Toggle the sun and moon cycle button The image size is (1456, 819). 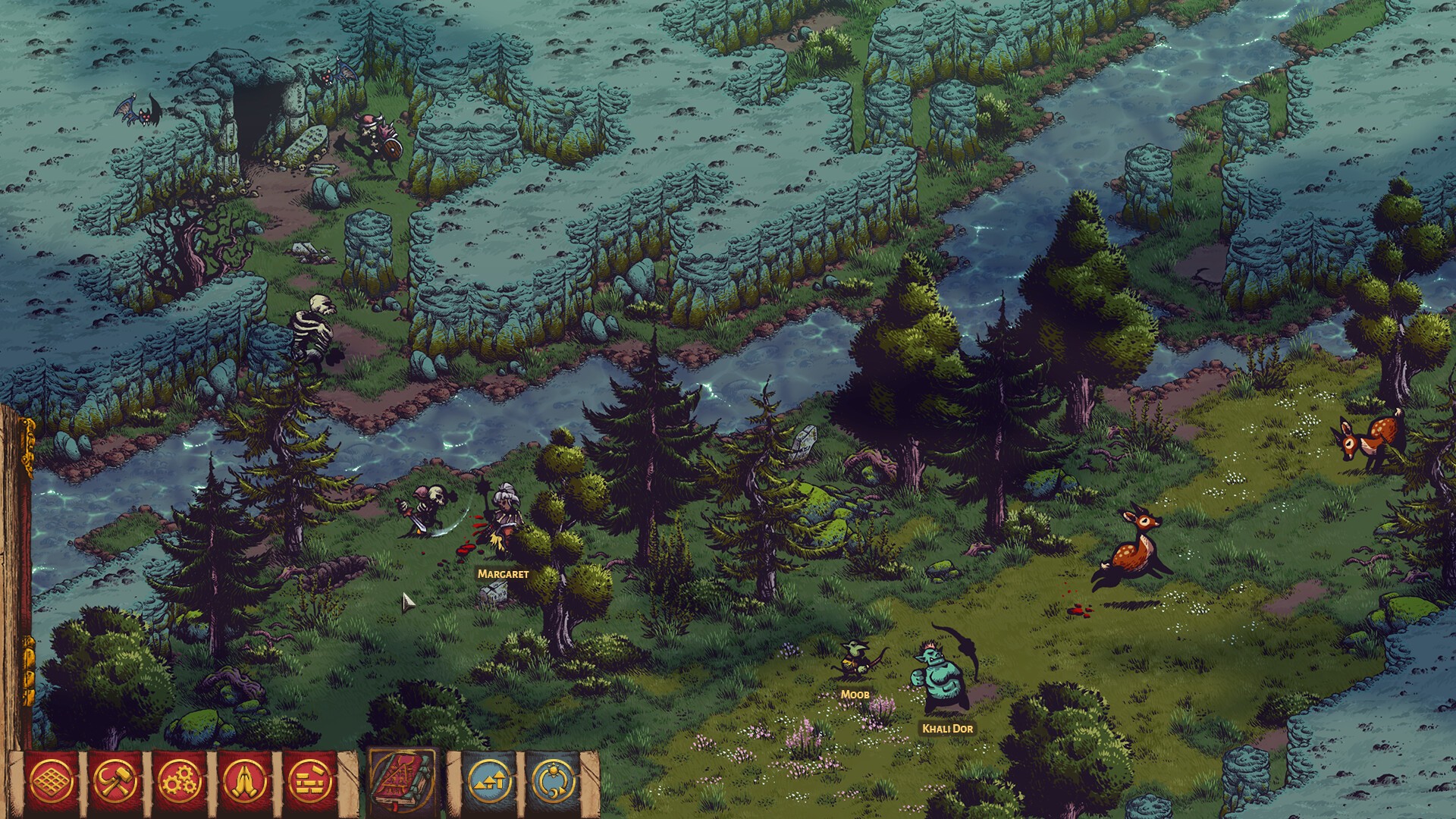[x=553, y=781]
